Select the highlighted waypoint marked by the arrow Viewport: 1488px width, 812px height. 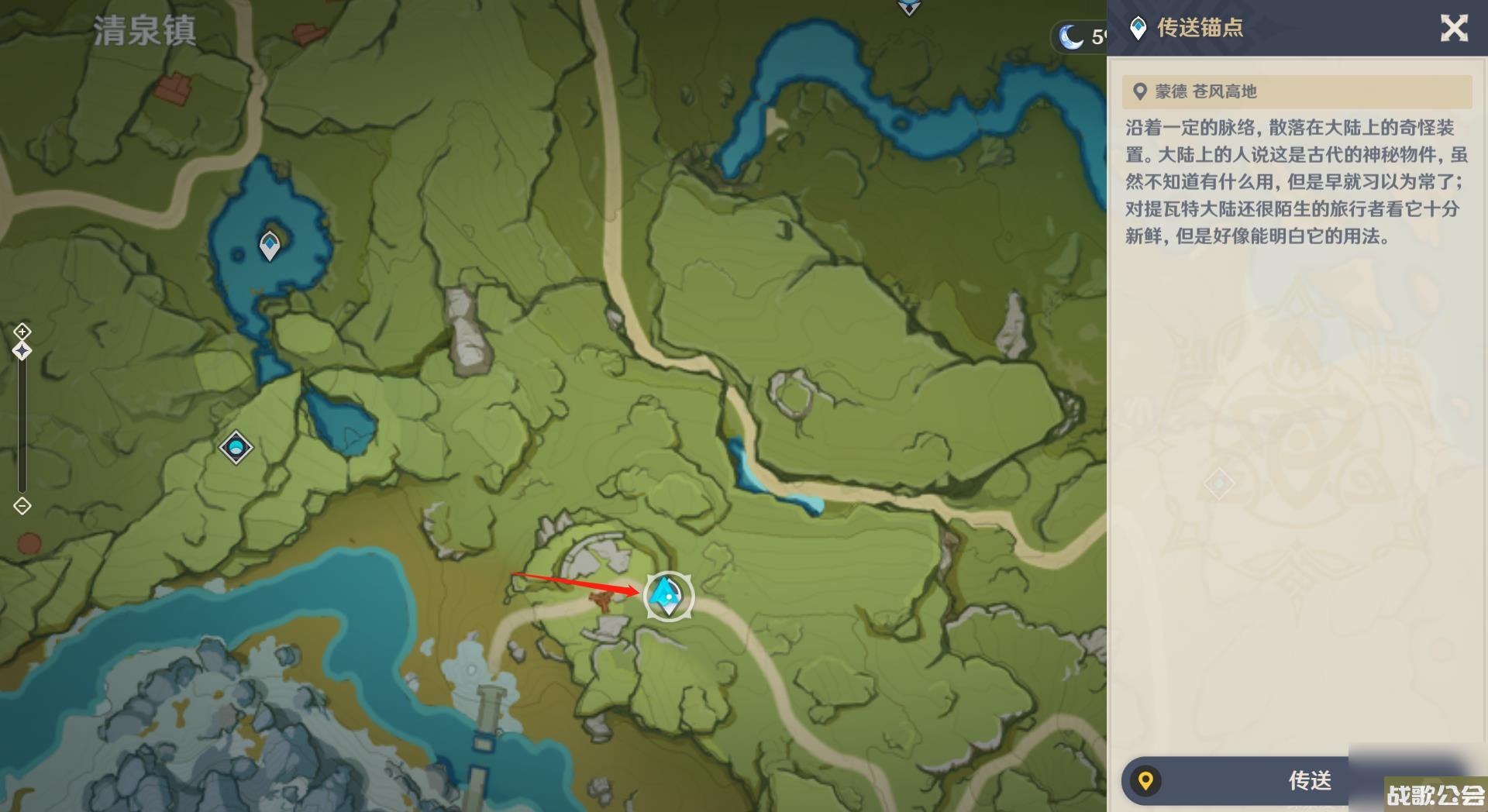668,596
